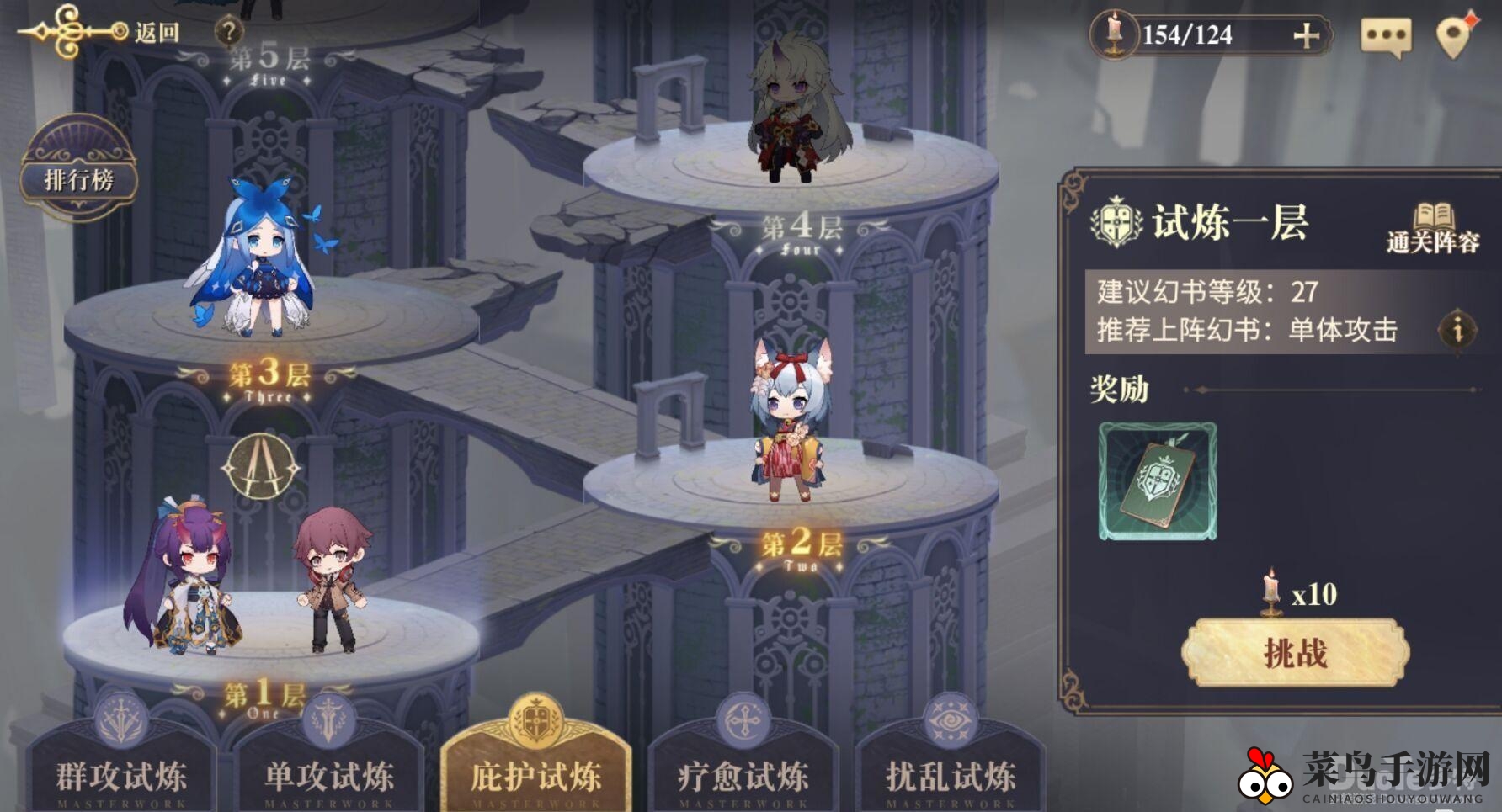Inspect the green card reward item

coord(1158,481)
